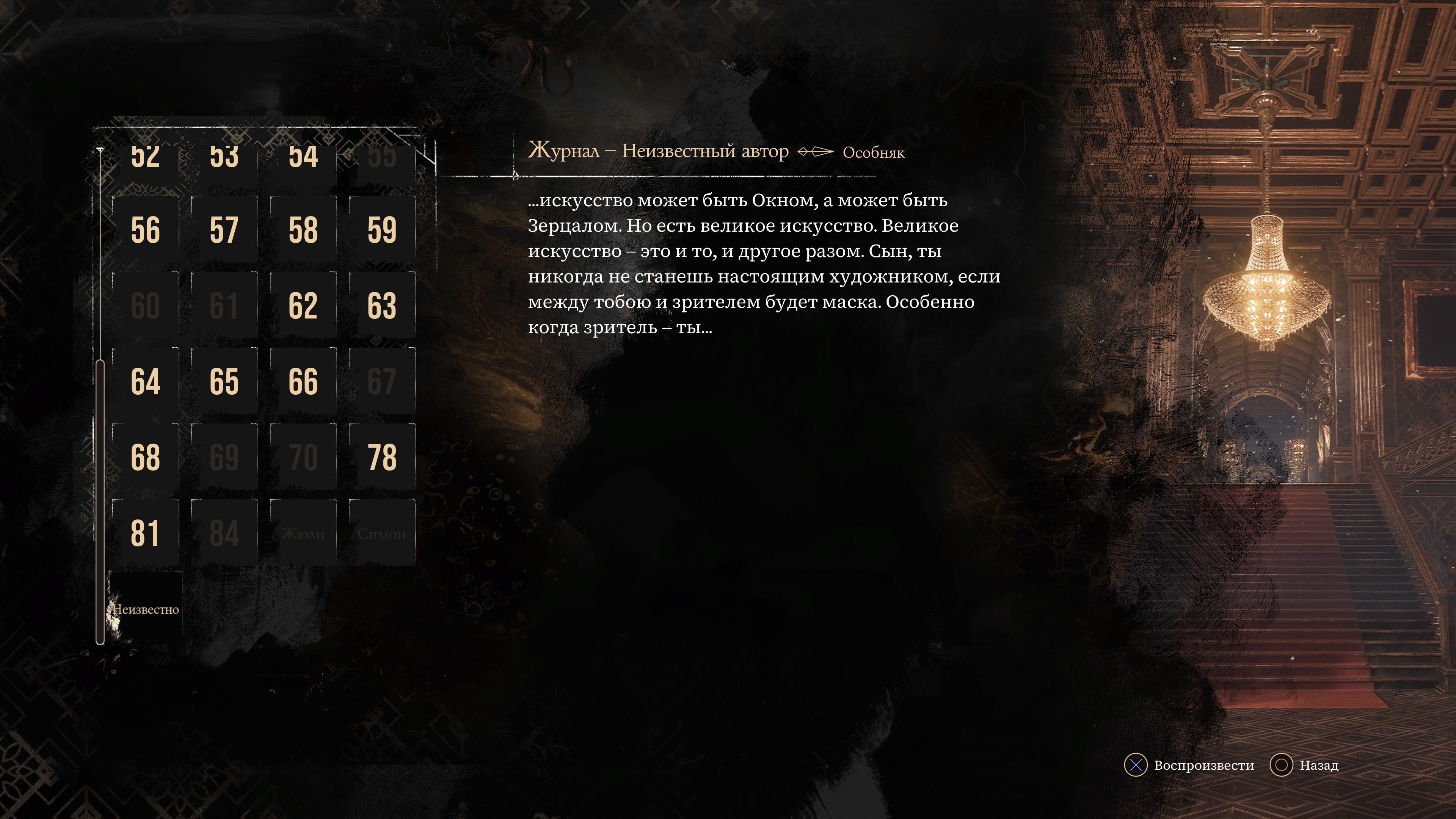Select journal number 78

point(381,457)
